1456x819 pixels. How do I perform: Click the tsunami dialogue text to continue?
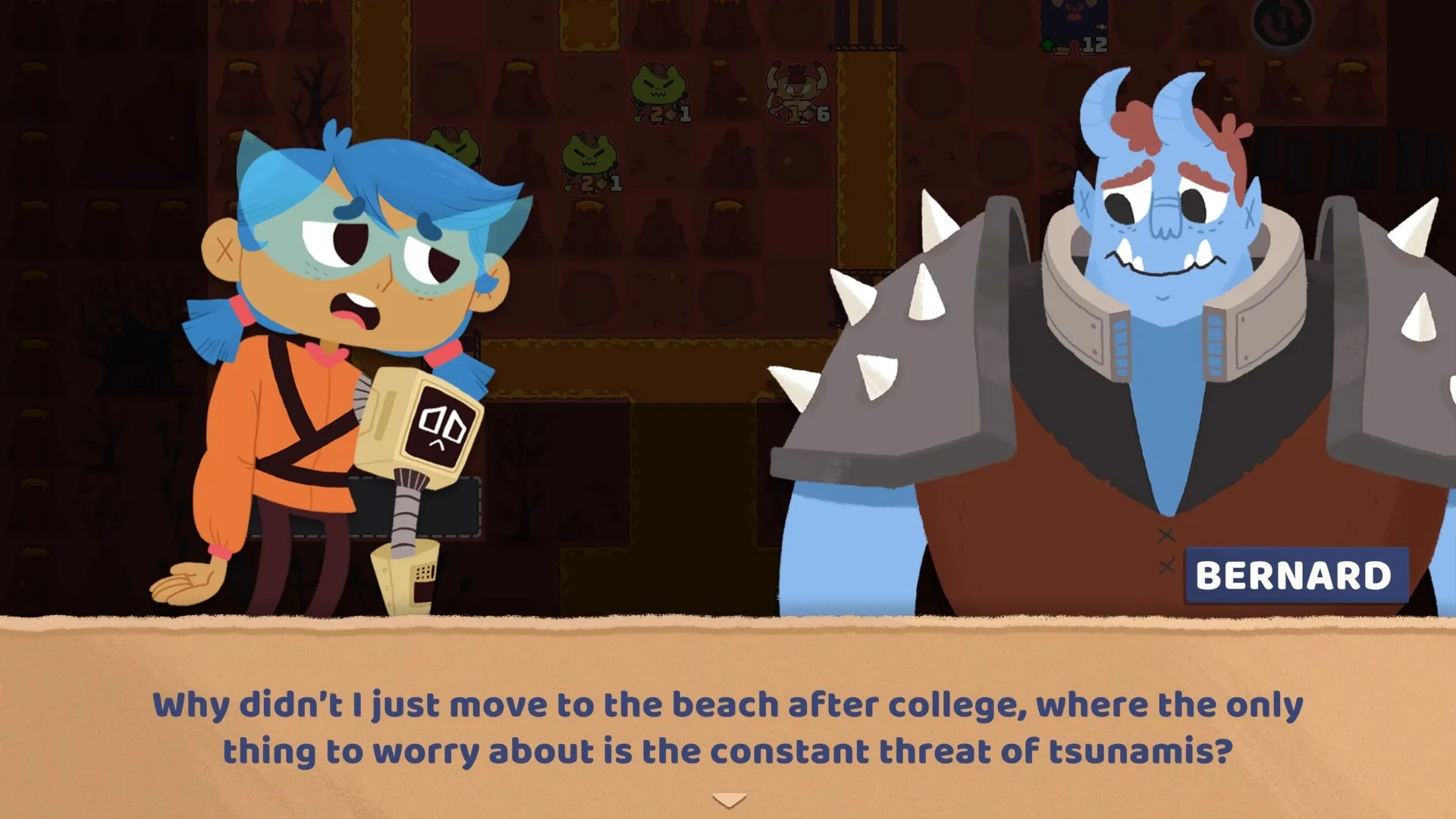pos(728,728)
